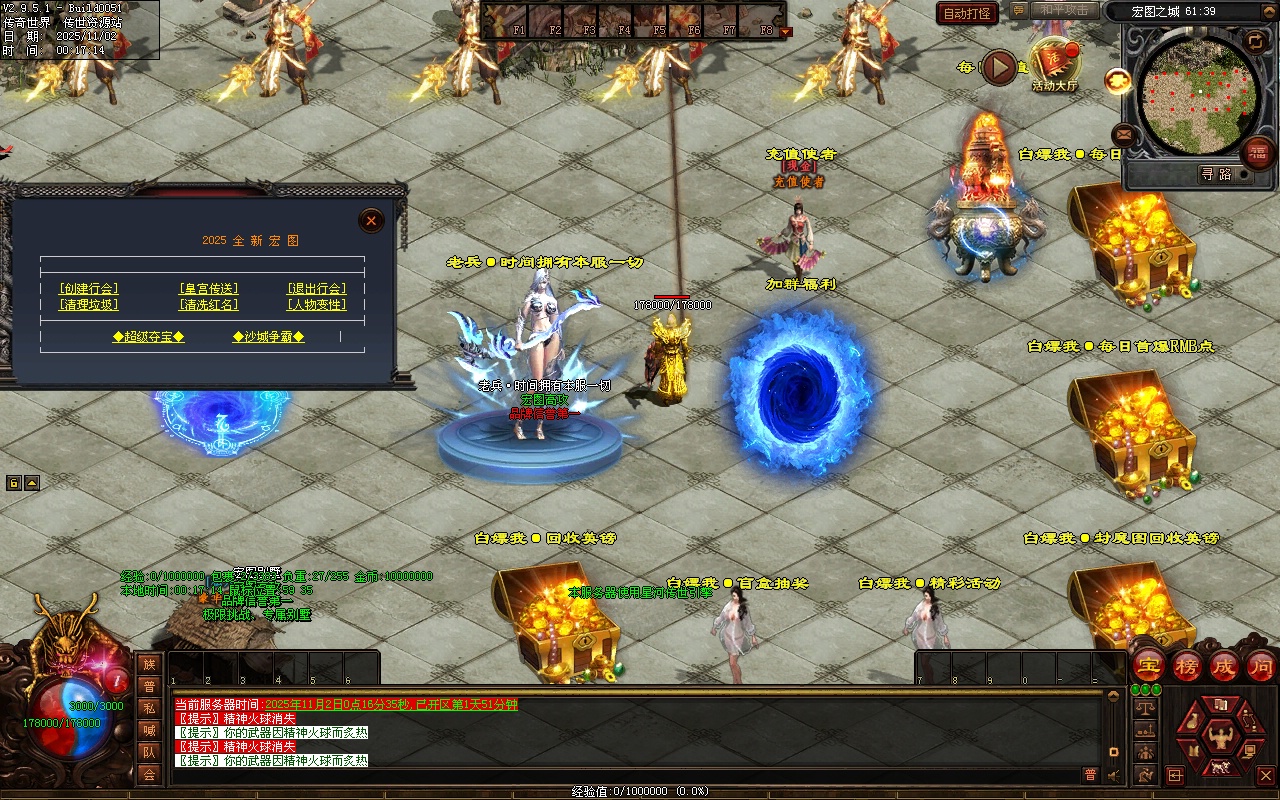Show the 榜 rankings button

pos(1186,666)
